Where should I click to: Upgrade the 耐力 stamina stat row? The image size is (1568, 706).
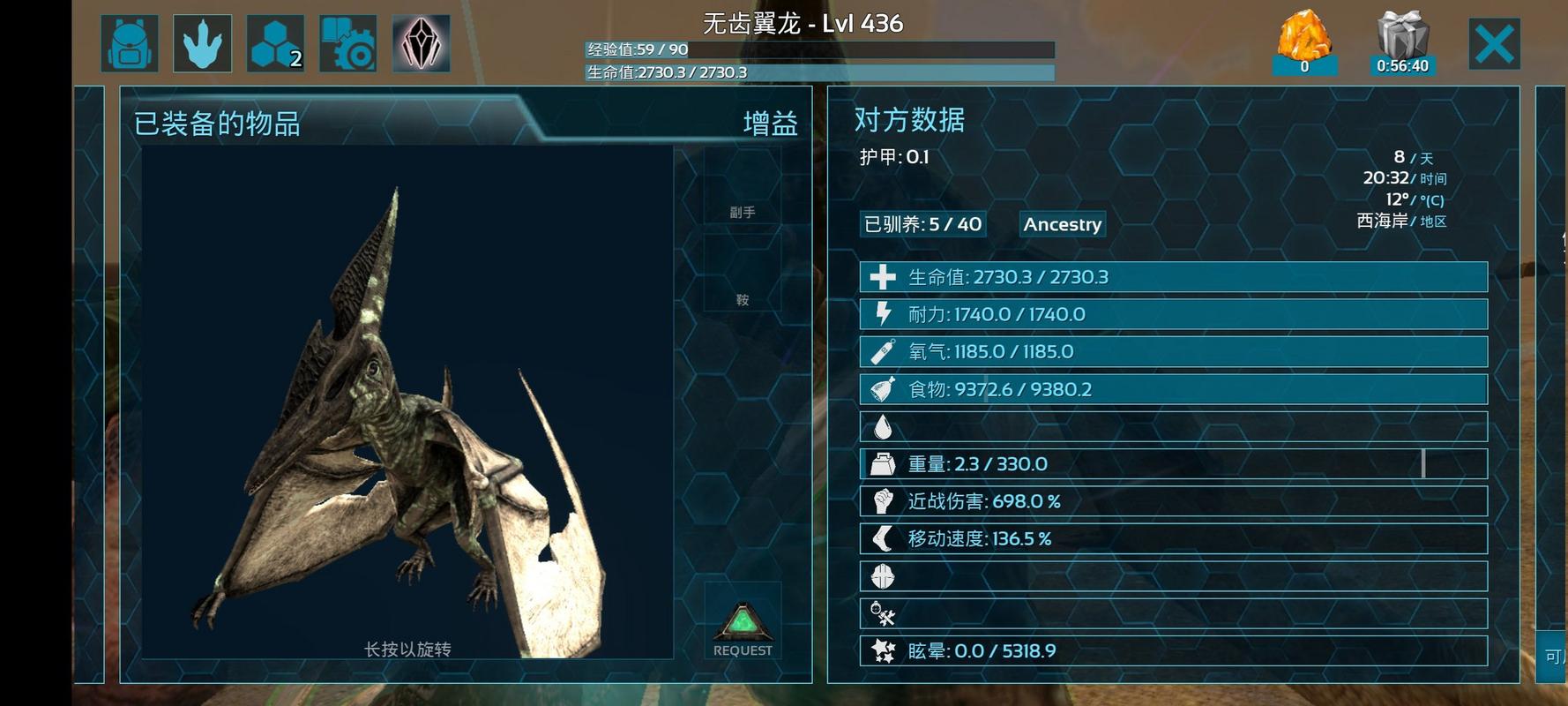[1173, 314]
